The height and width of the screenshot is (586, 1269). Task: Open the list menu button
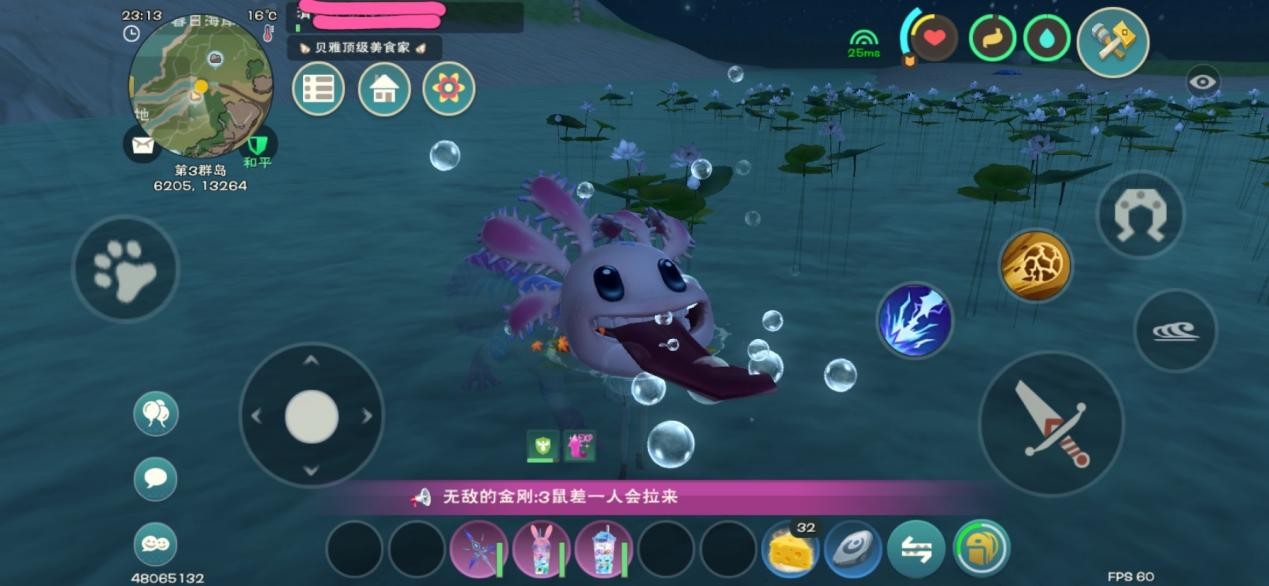(x=318, y=89)
